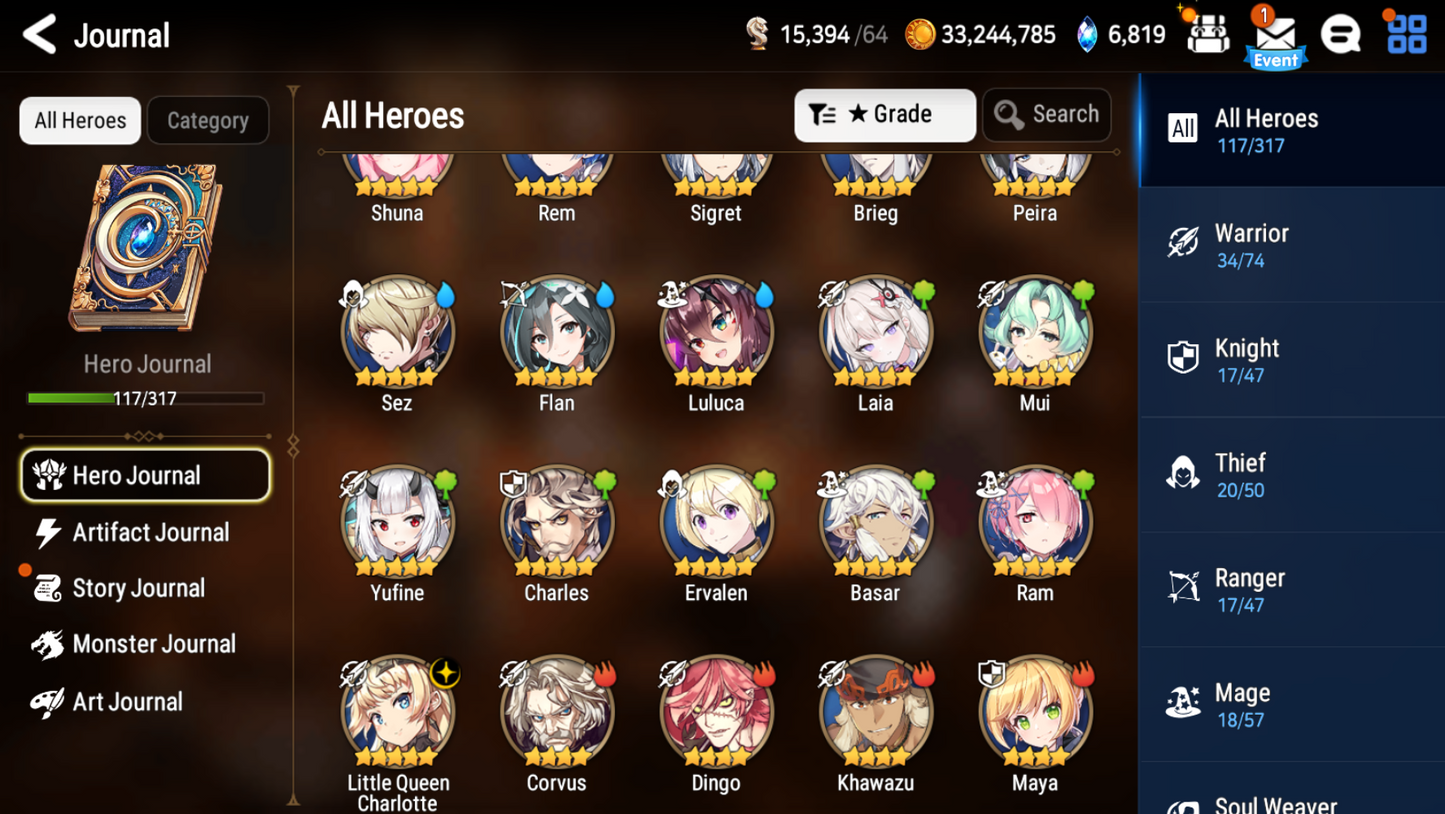Switch to the All Heroes view toggle
The width and height of the screenshot is (1445, 814).
[x=79, y=120]
